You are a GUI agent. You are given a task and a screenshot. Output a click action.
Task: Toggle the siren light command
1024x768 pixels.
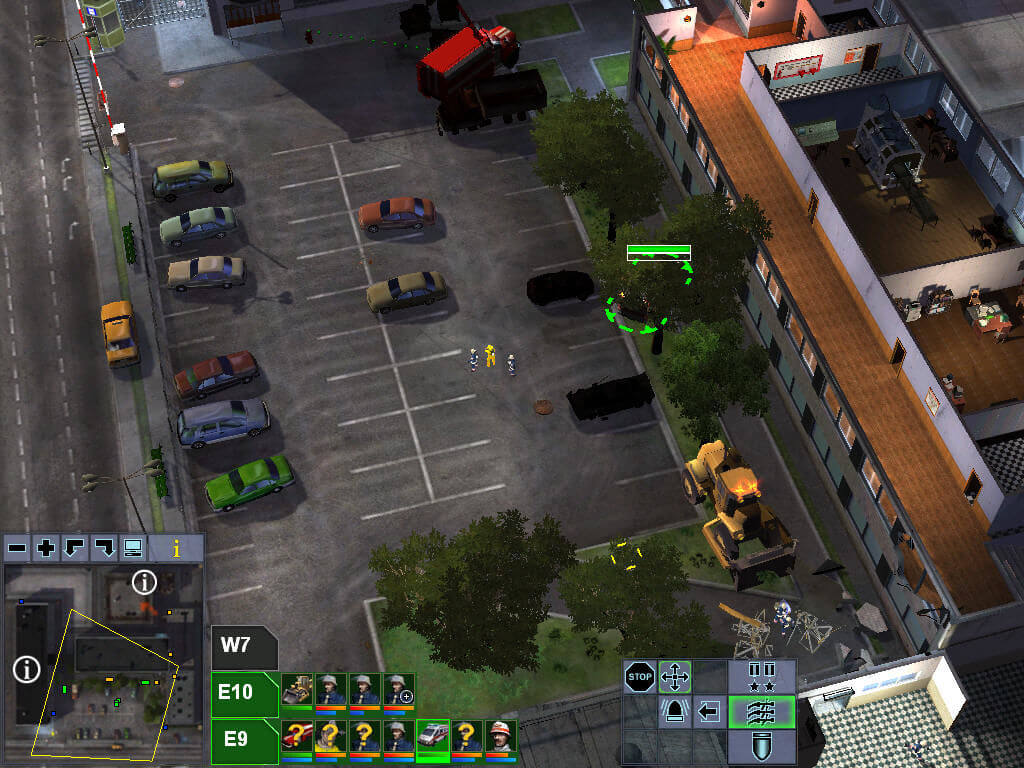click(676, 712)
